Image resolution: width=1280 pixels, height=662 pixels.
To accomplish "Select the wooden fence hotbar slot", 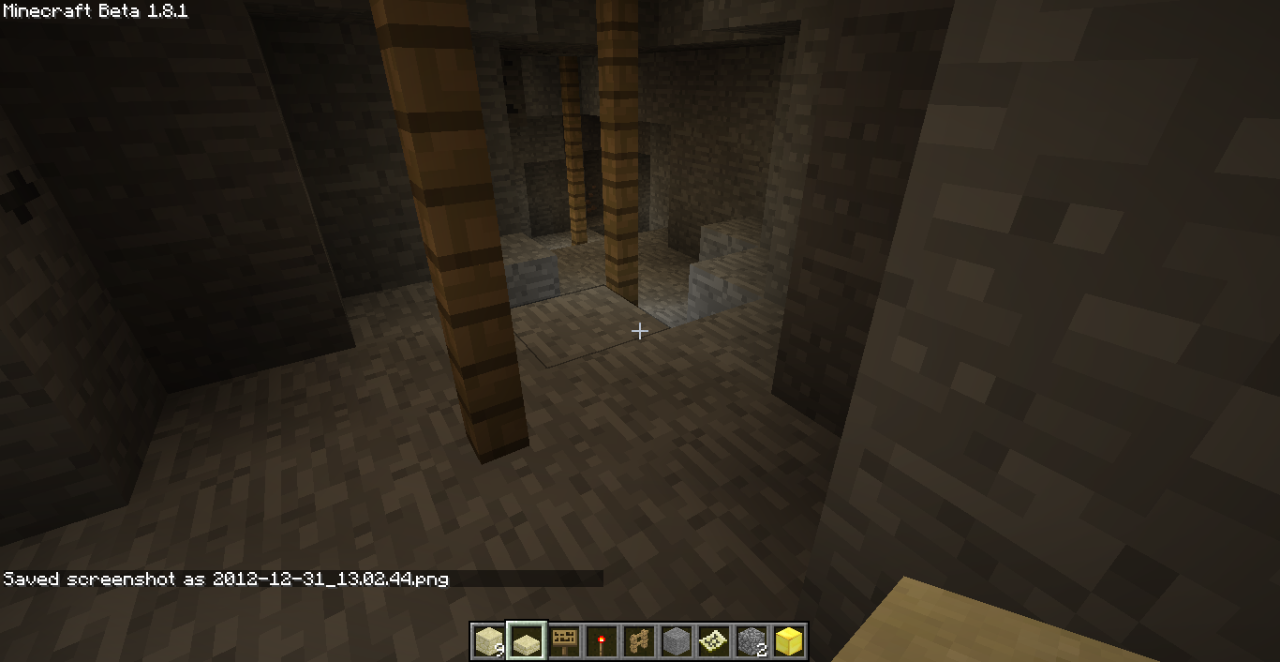I will coord(639,641).
